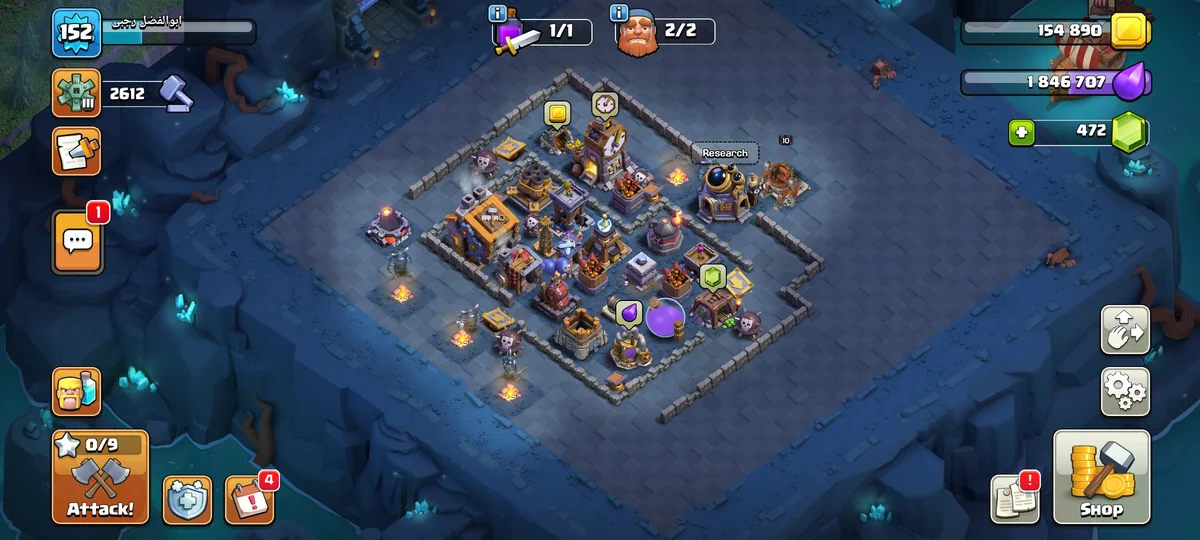
Task: Add gems with the green plus button
Action: [x=1021, y=131]
